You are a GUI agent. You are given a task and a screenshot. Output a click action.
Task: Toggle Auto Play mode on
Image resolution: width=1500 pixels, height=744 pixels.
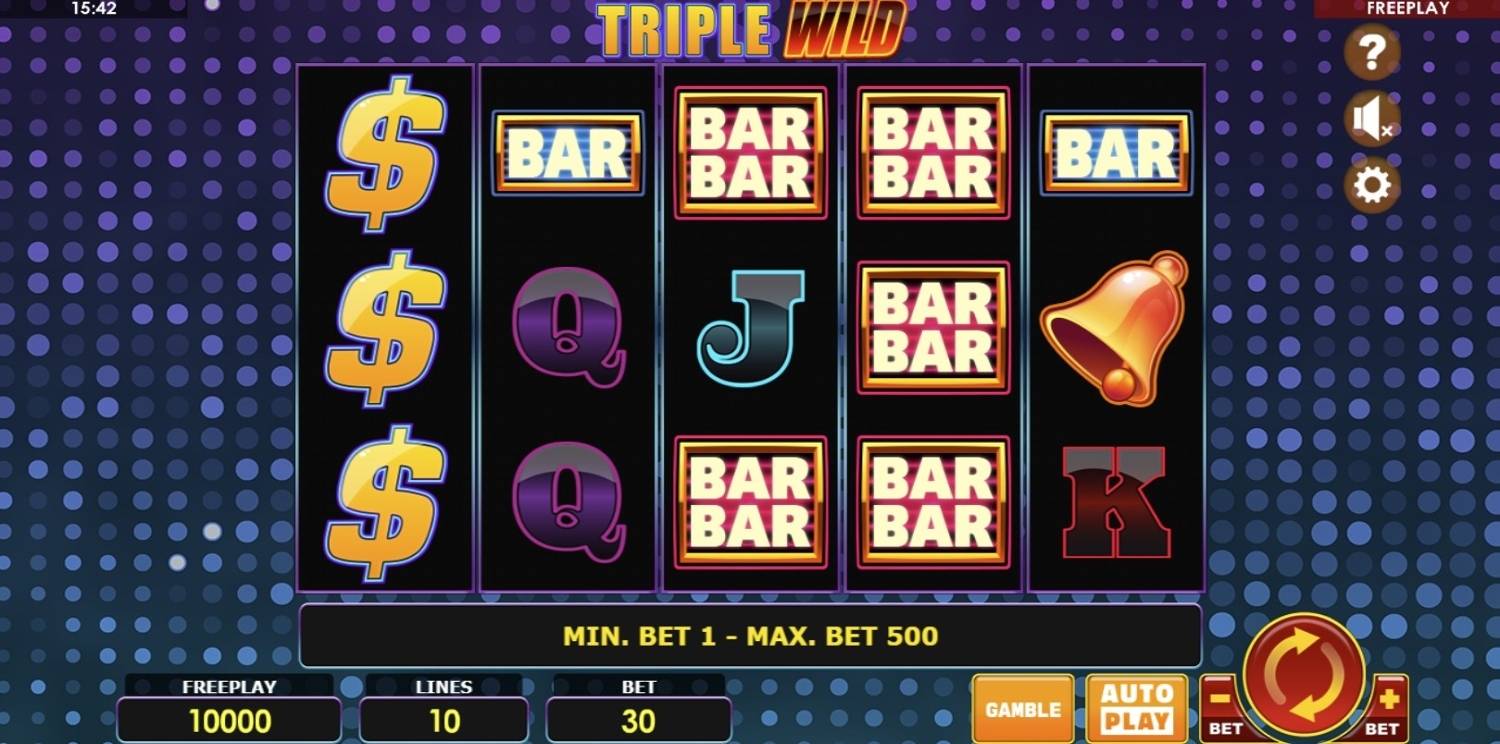tap(1136, 710)
